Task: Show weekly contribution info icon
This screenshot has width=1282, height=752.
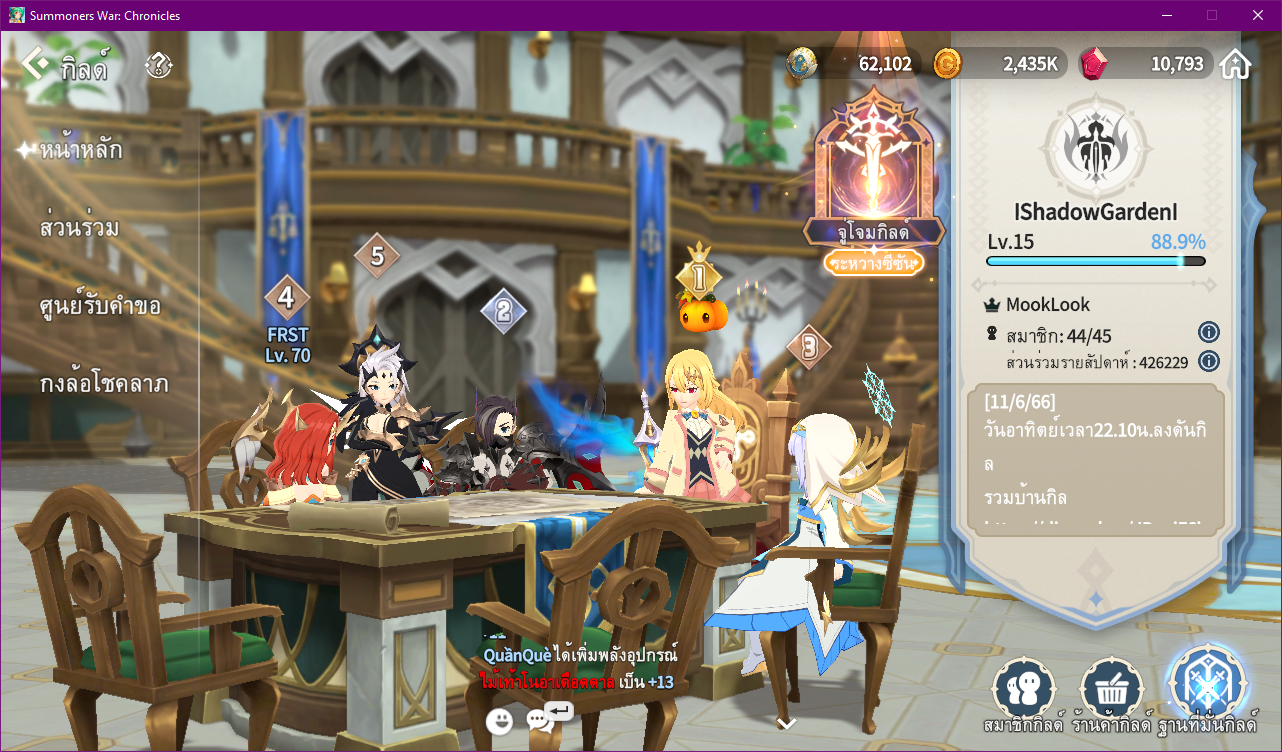Action: [1208, 361]
